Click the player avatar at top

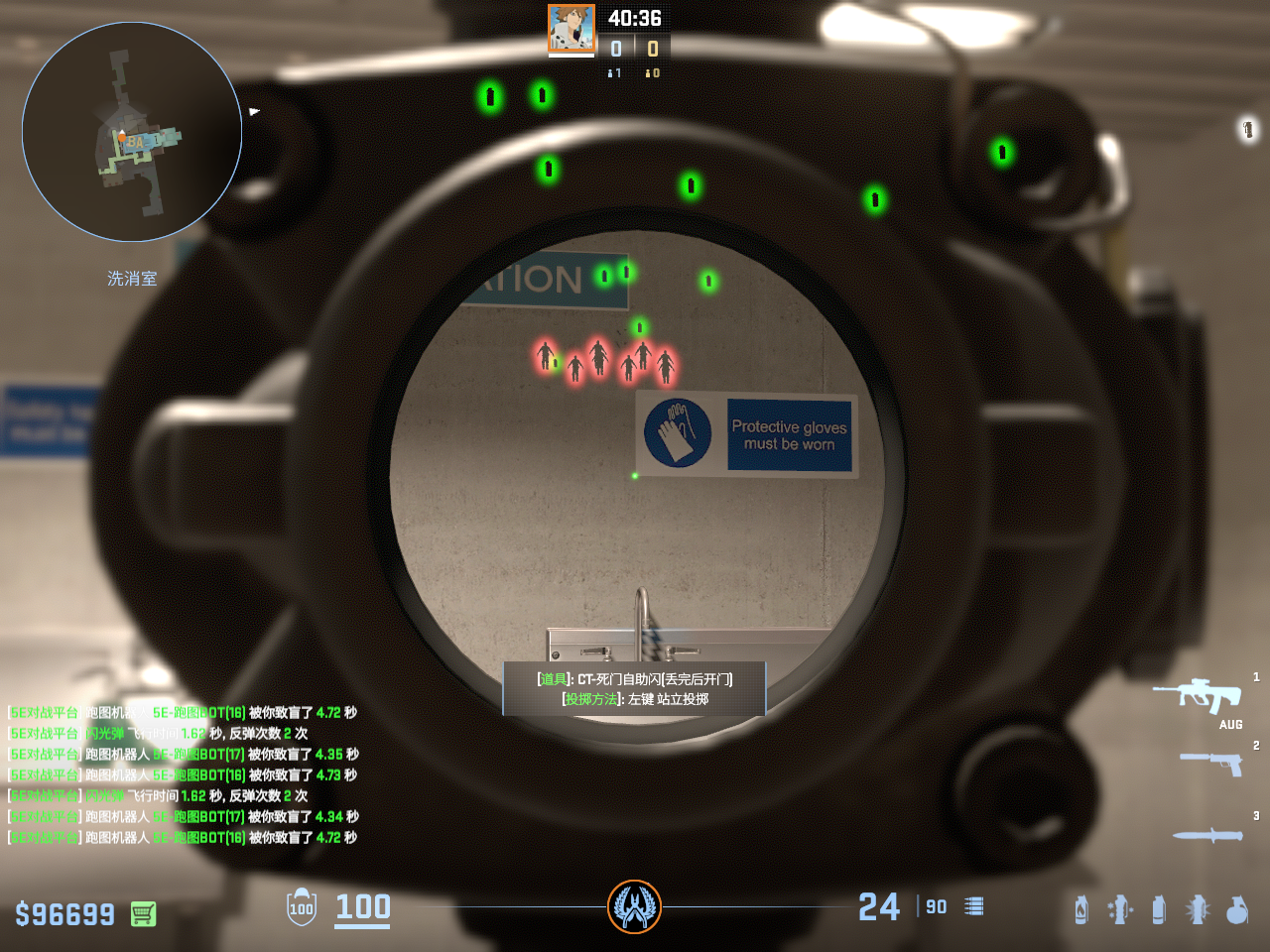pyautogui.click(x=571, y=28)
